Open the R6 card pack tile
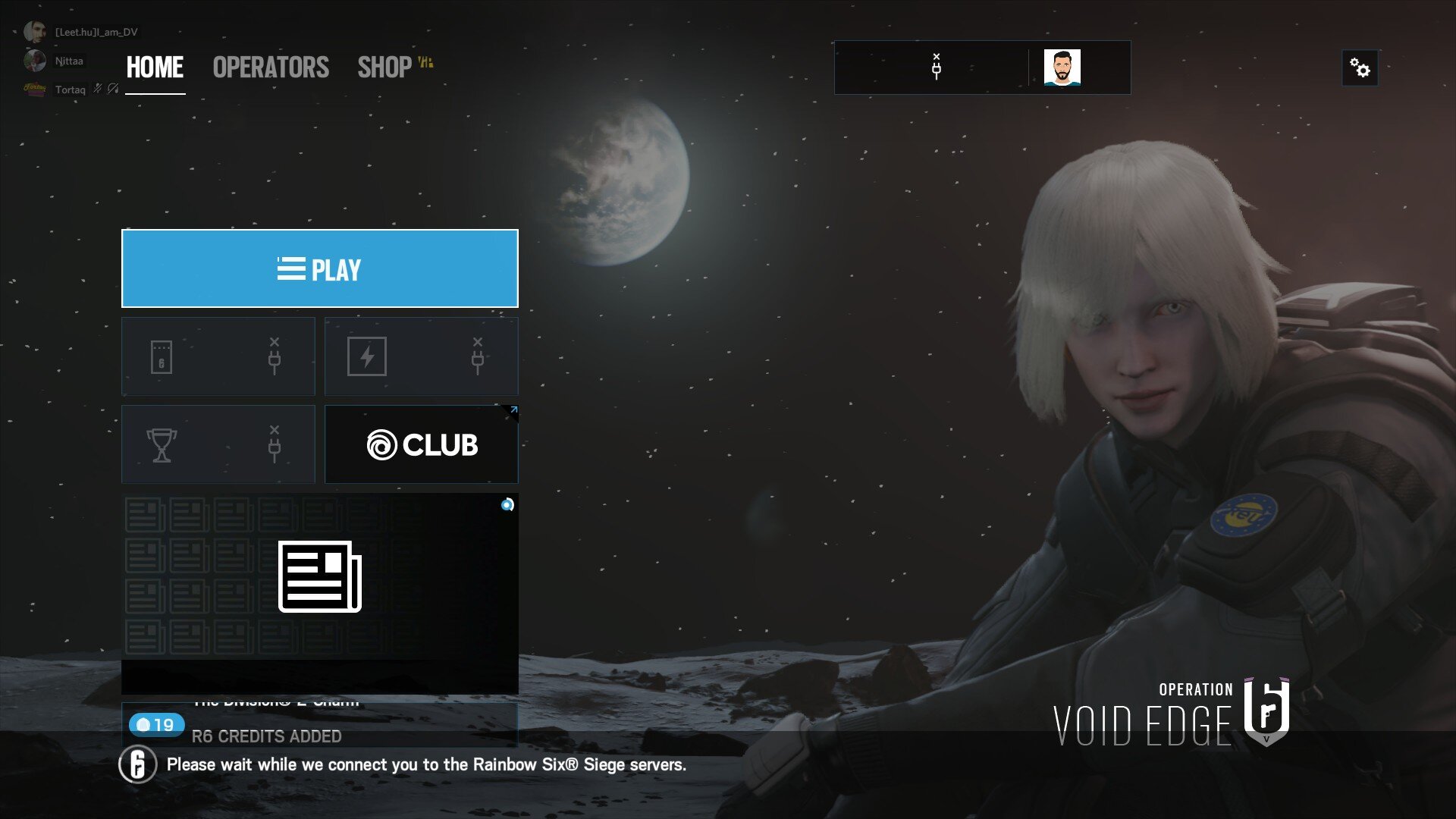The width and height of the screenshot is (1456, 819). (218, 356)
